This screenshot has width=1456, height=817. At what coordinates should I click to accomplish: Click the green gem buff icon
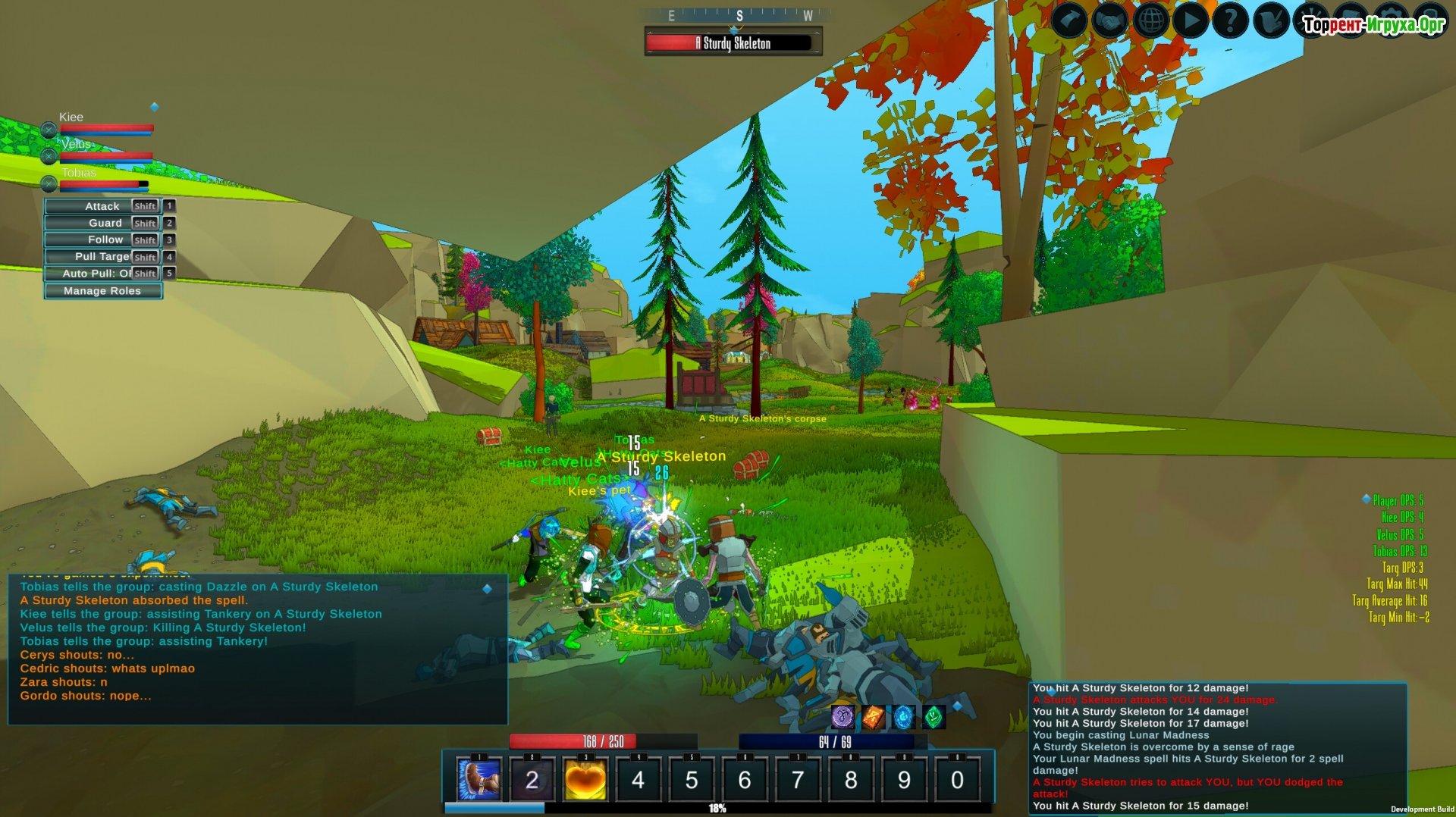pyautogui.click(x=934, y=716)
